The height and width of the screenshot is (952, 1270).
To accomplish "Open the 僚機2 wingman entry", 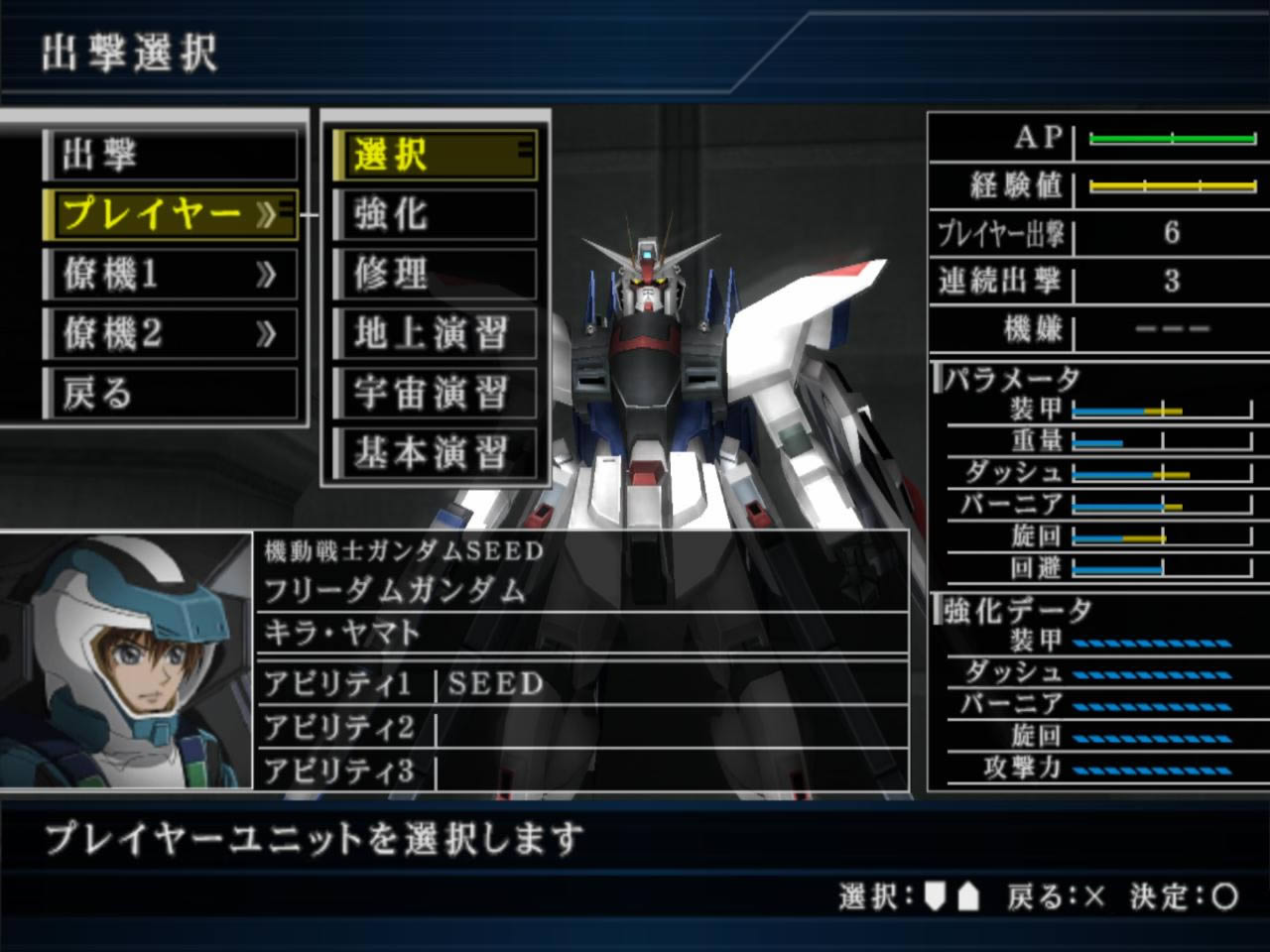I will coord(170,334).
